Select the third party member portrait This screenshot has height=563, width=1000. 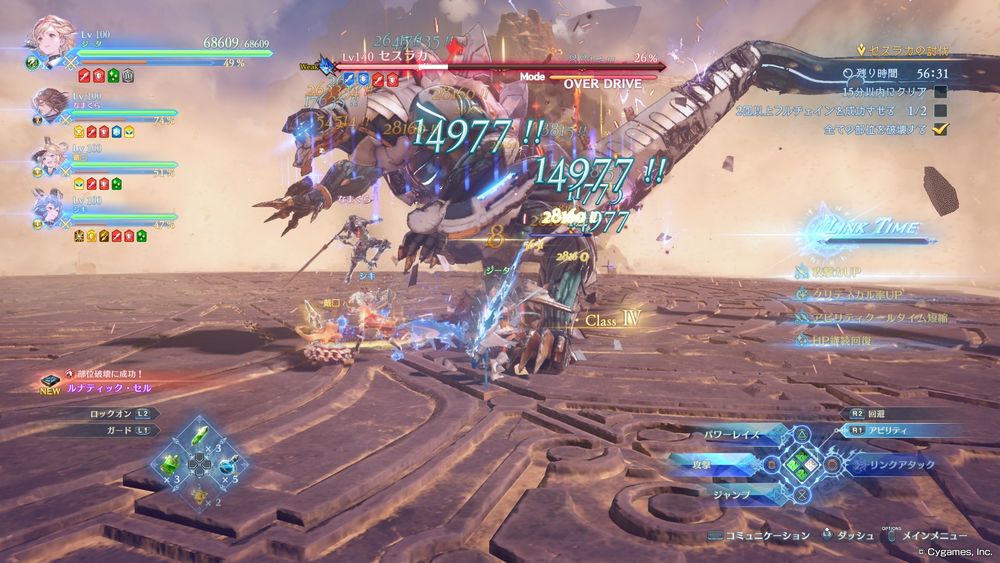48,158
